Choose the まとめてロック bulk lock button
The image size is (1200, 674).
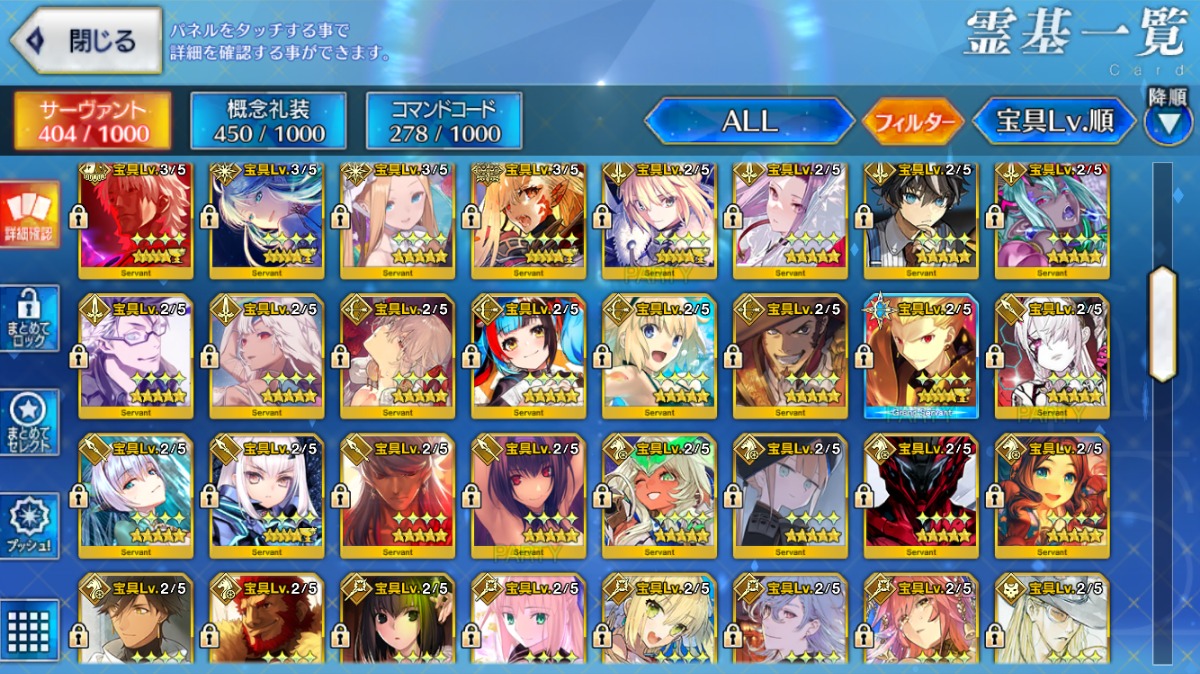[x=30, y=318]
